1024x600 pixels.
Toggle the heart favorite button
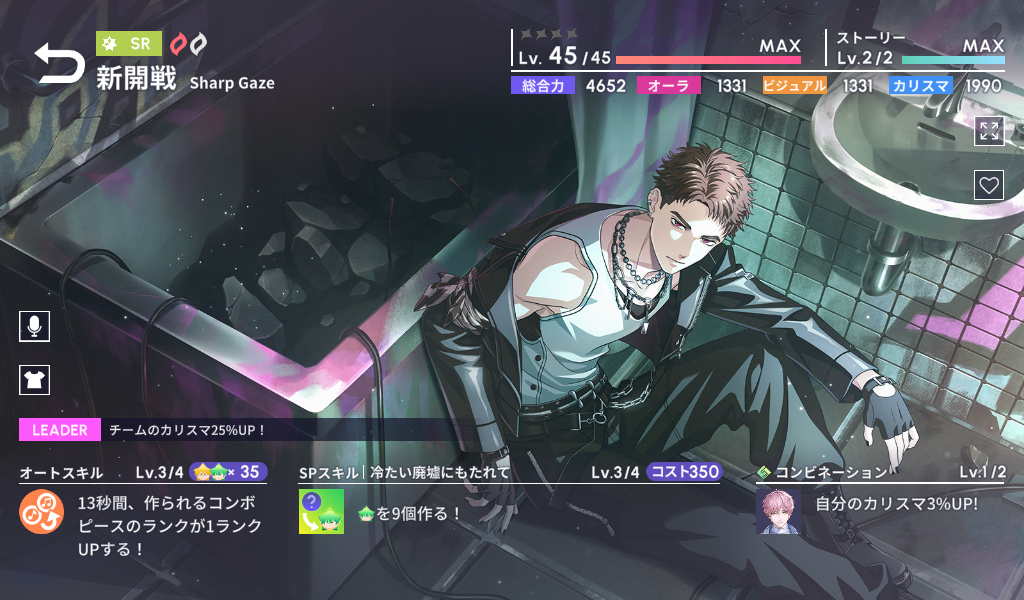click(989, 185)
